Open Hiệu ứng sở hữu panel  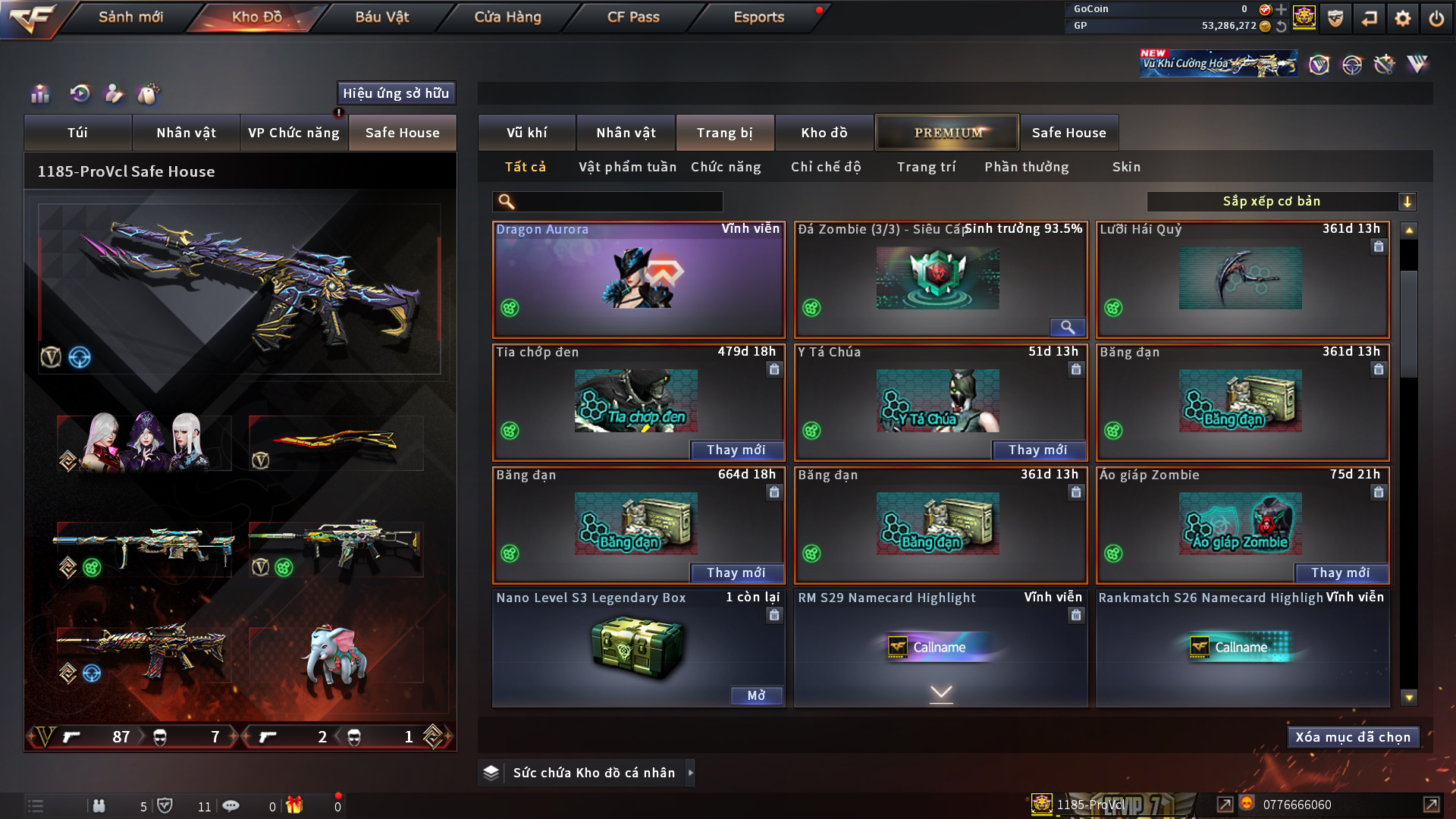click(396, 93)
